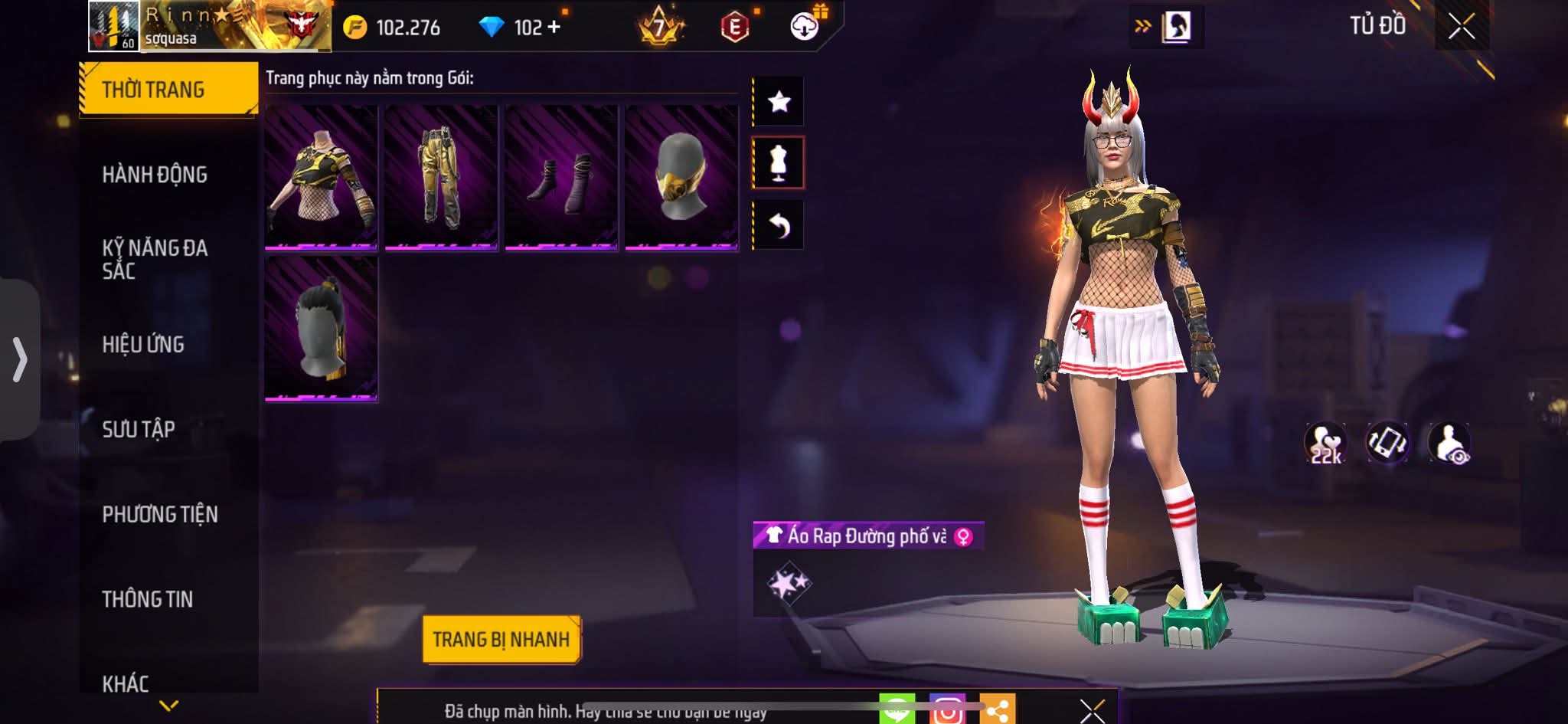
Task: Open the HIỆU ỨNG section
Action: pyautogui.click(x=143, y=345)
